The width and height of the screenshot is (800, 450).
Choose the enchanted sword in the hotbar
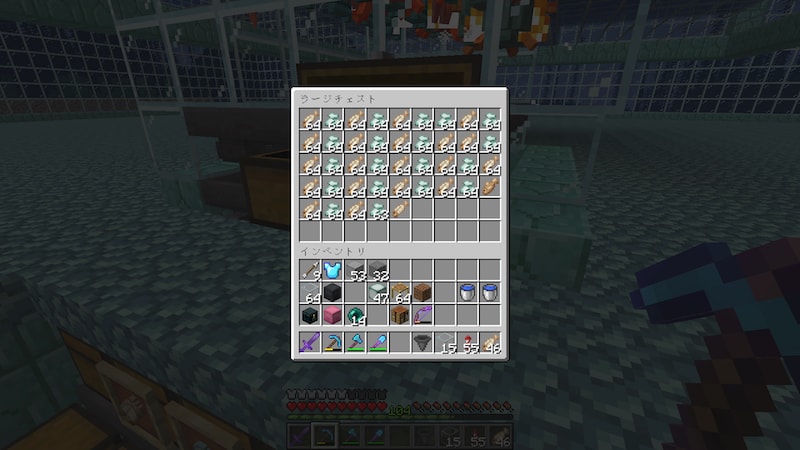tap(309, 344)
